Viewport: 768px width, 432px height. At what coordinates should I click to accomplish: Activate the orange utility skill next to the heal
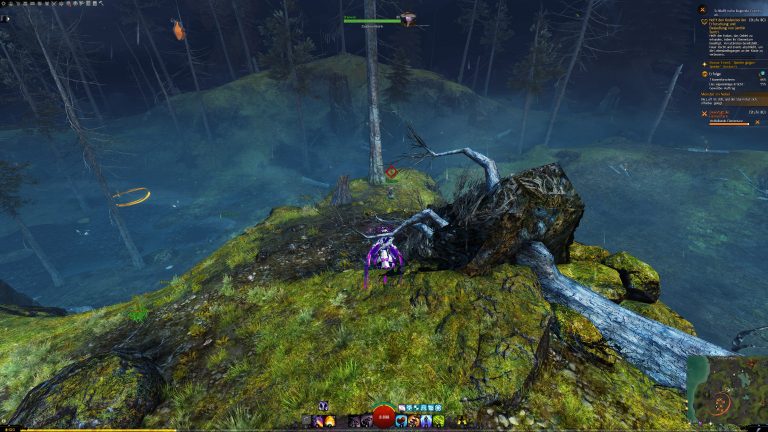413,421
